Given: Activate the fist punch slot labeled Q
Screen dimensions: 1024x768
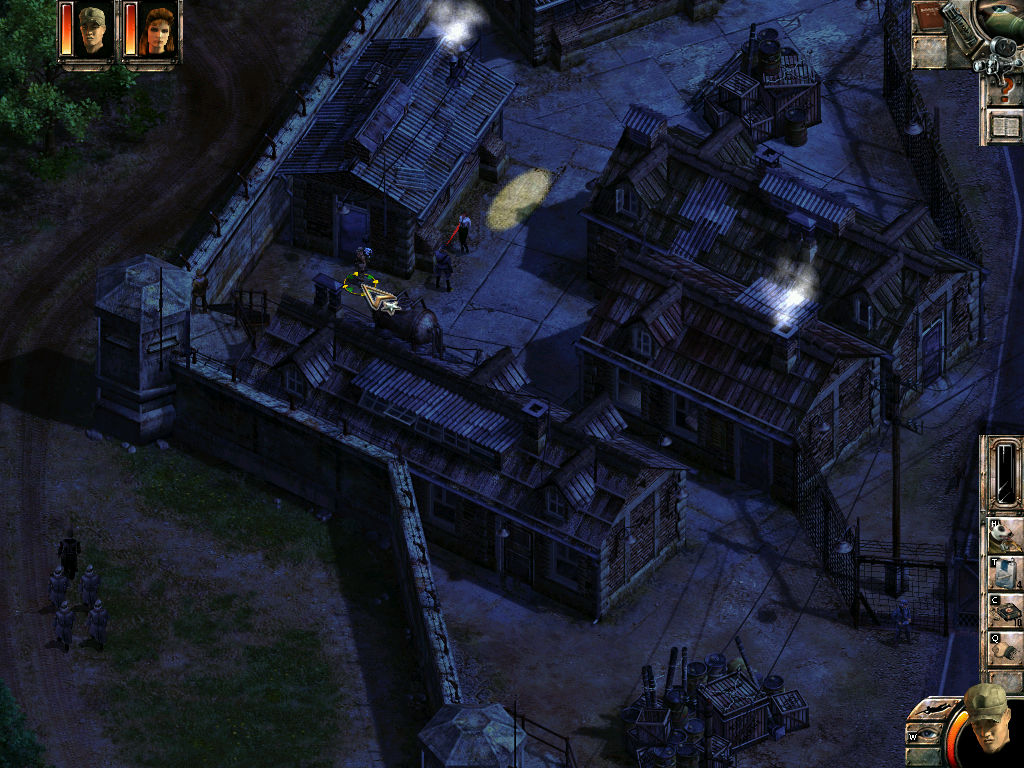Looking at the screenshot, I should coord(1004,649).
